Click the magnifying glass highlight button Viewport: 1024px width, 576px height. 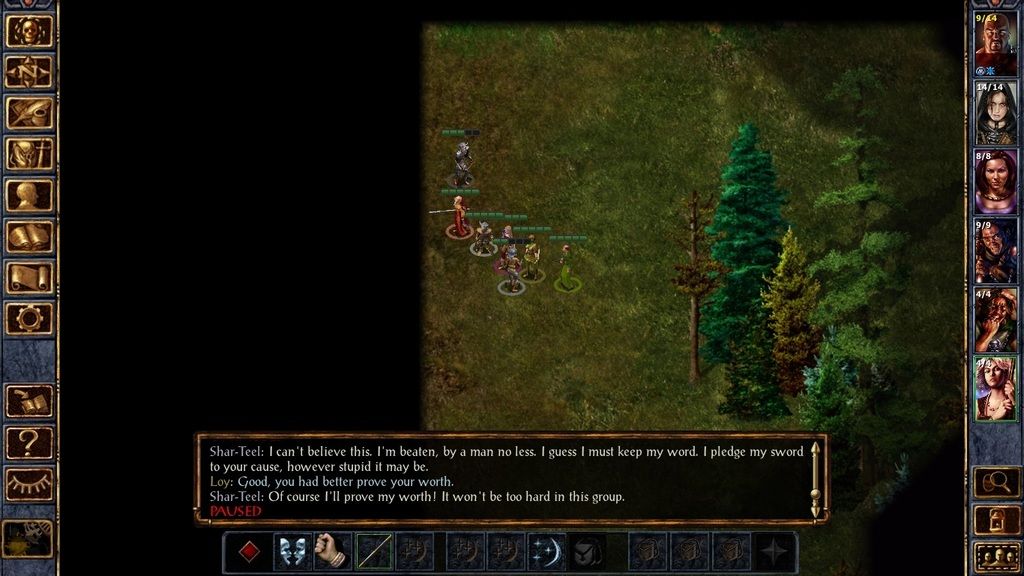995,483
